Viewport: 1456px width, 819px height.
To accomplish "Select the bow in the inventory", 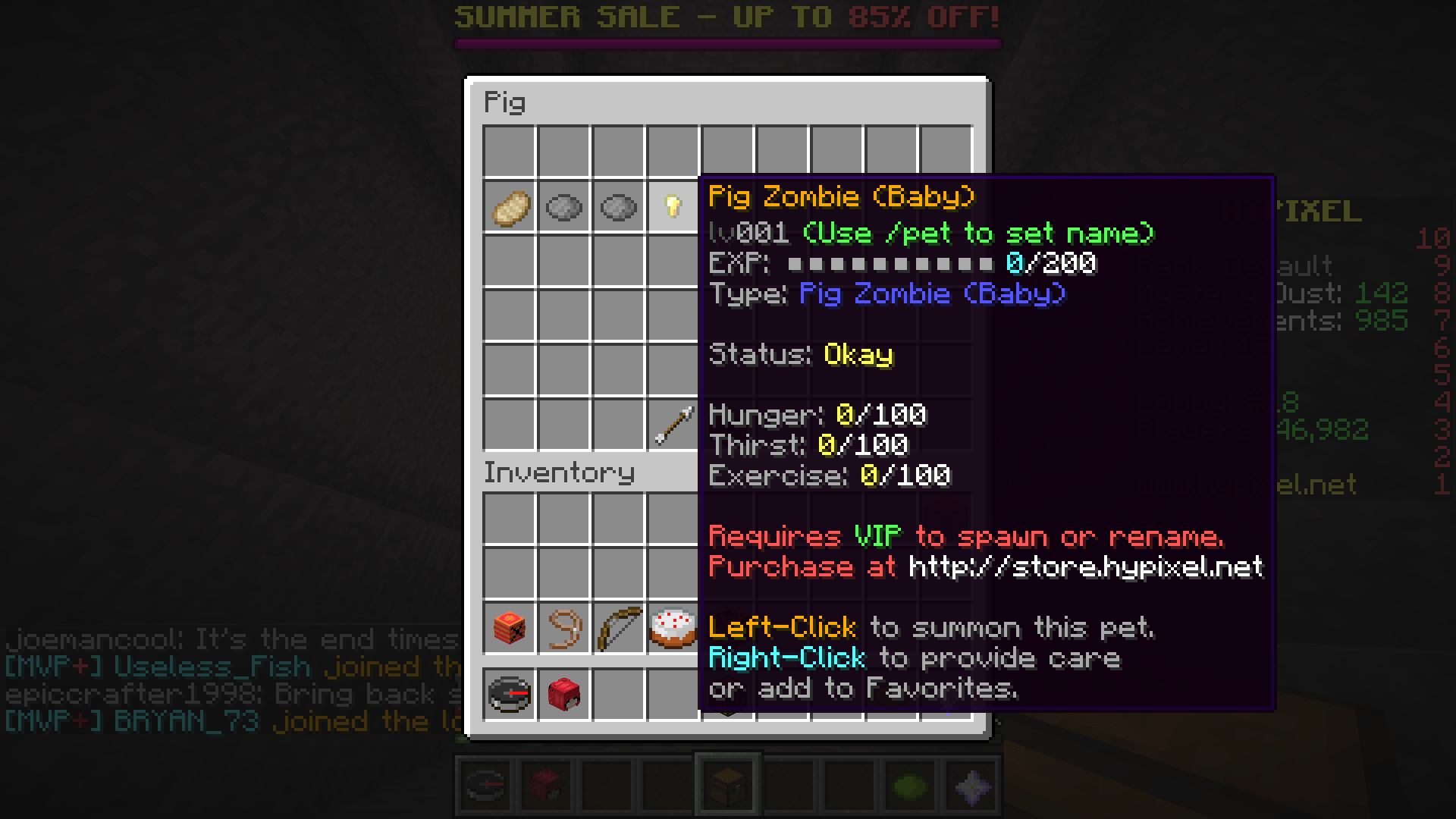I will click(x=619, y=629).
